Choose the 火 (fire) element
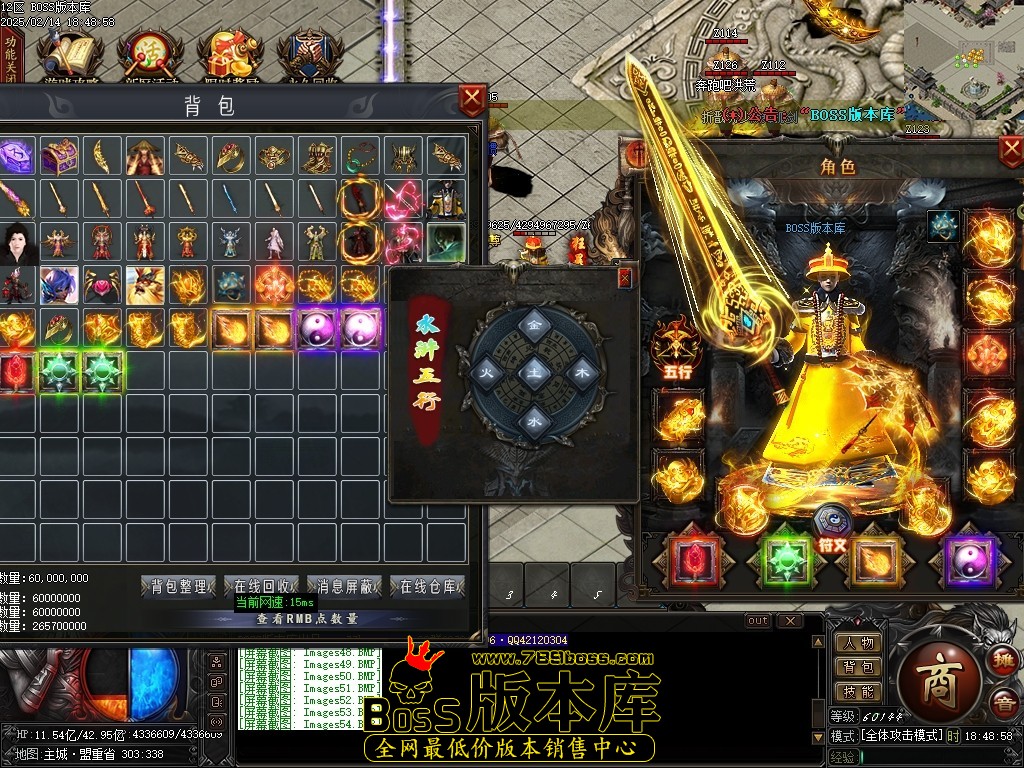Screen dimensions: 1024x768 coord(489,371)
